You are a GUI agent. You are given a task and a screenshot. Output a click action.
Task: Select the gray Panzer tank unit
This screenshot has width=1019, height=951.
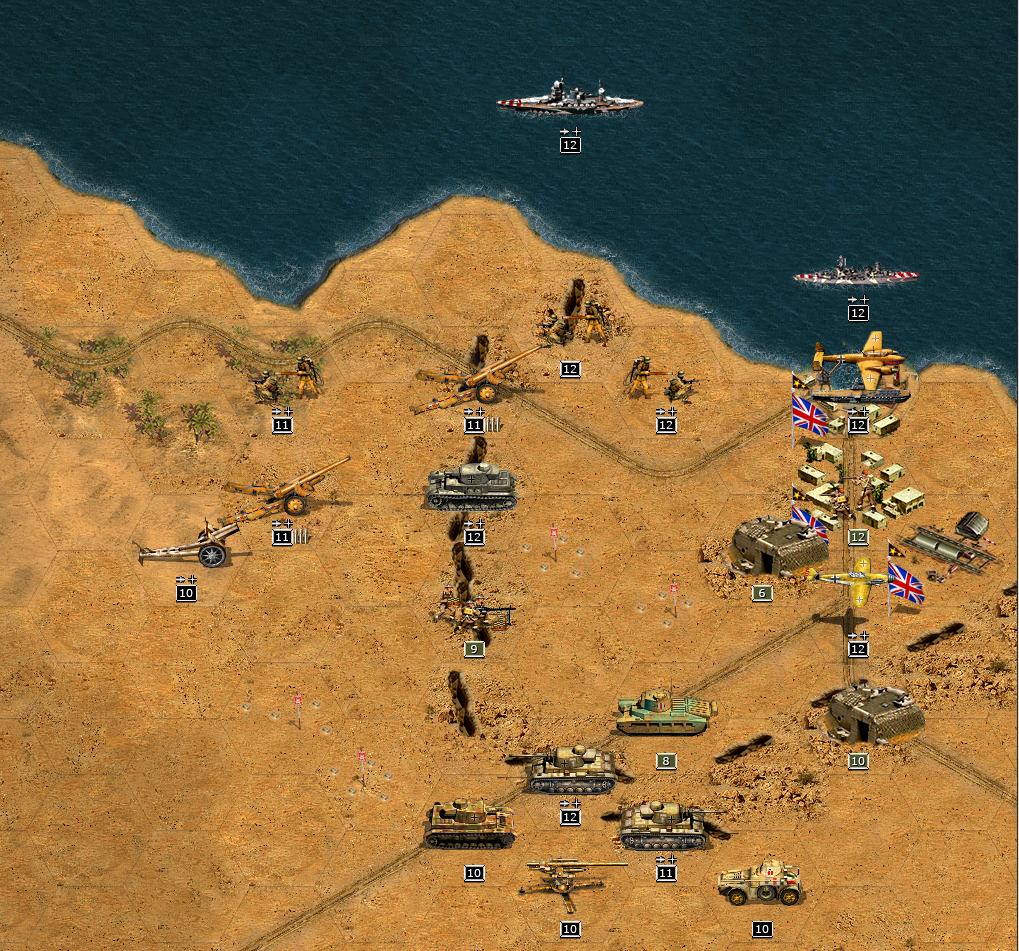472,488
